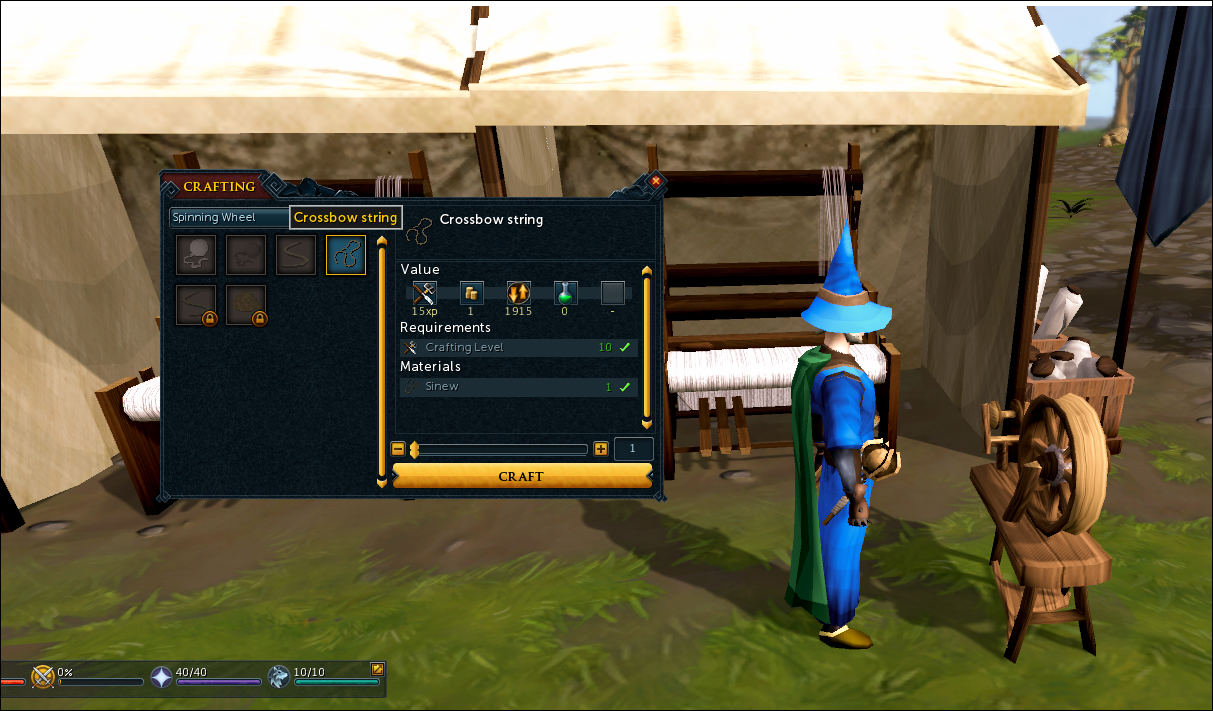Decrease craft quantity with the minus button

(398, 450)
